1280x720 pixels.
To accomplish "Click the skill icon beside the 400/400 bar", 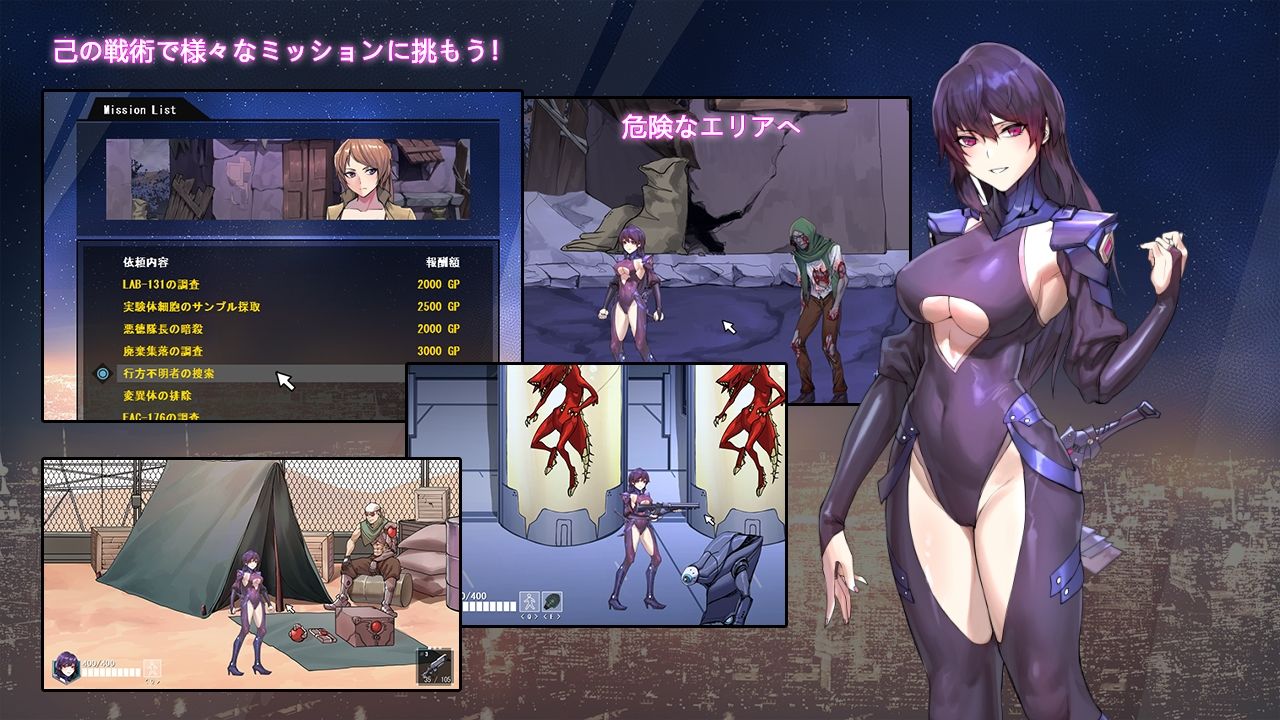I will (x=152, y=668).
